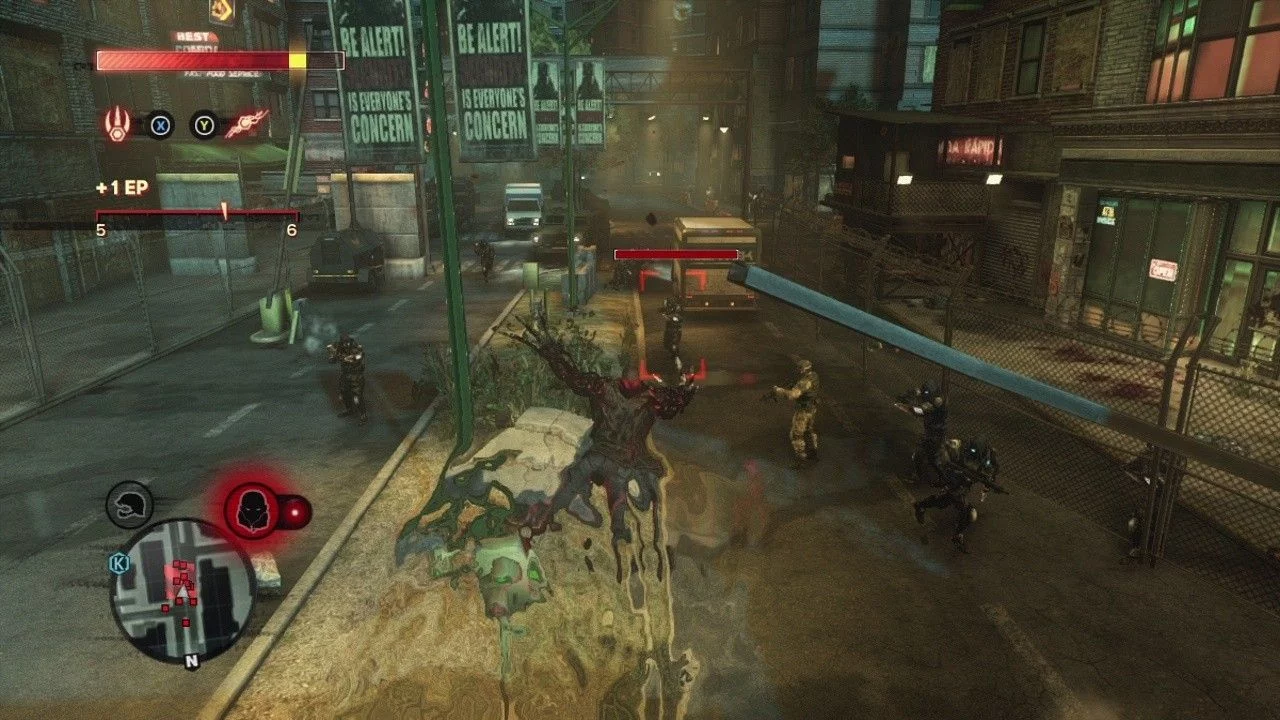Click the white player arrow on minimap
This screenshot has width=1280, height=720.
tap(182, 593)
